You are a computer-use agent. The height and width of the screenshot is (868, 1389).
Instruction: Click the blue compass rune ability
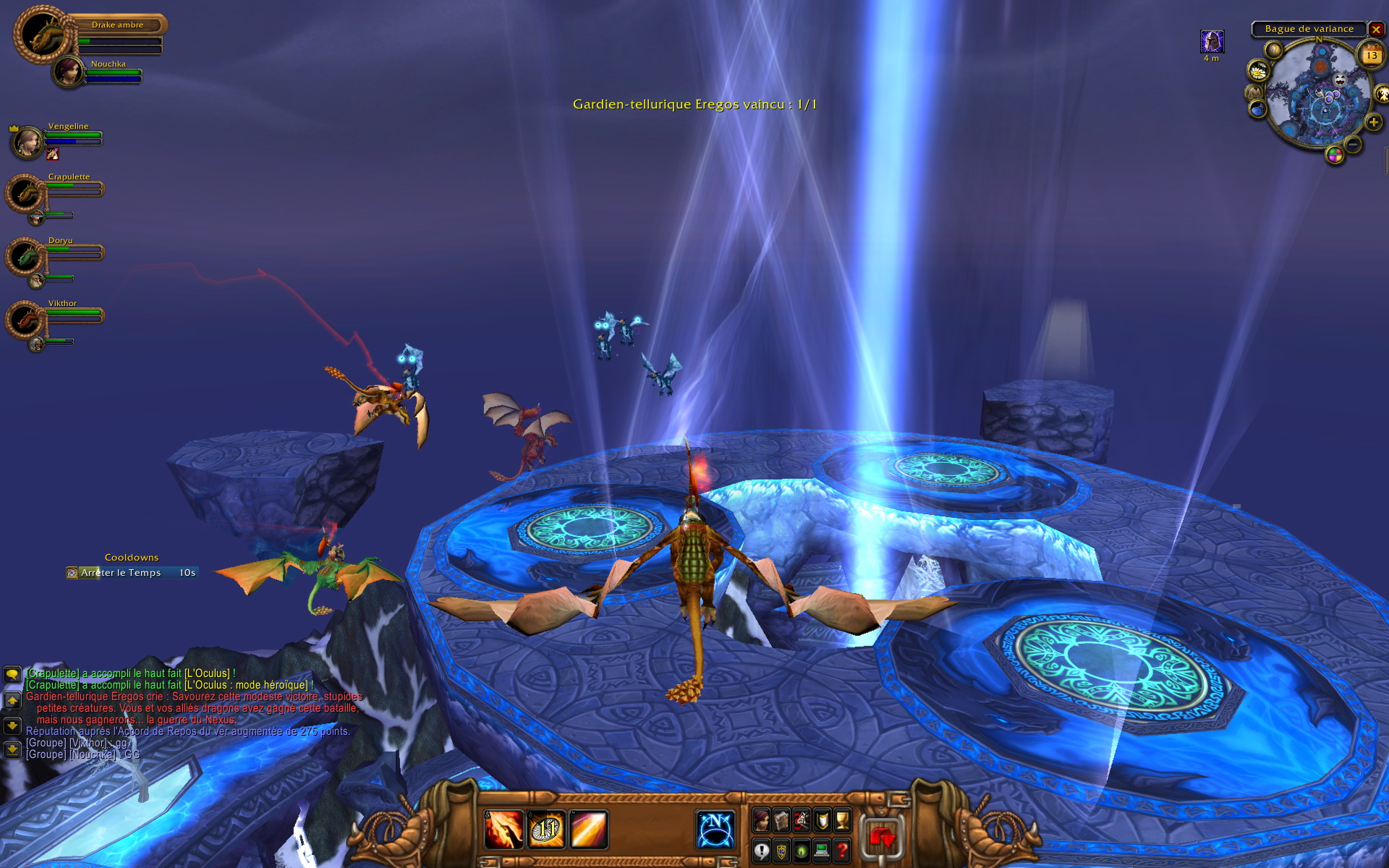pyautogui.click(x=715, y=829)
